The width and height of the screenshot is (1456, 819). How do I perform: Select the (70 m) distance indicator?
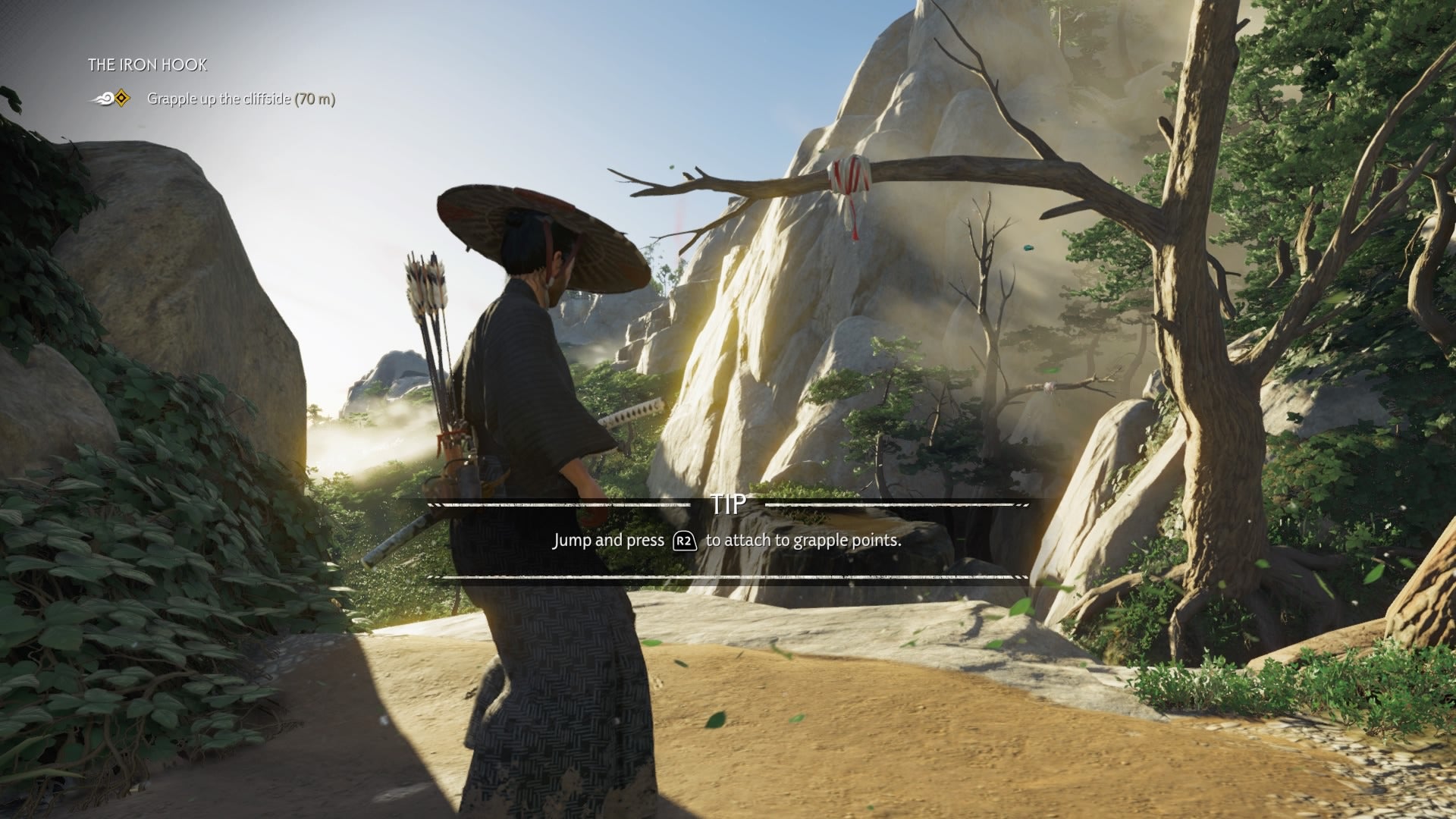point(313,97)
